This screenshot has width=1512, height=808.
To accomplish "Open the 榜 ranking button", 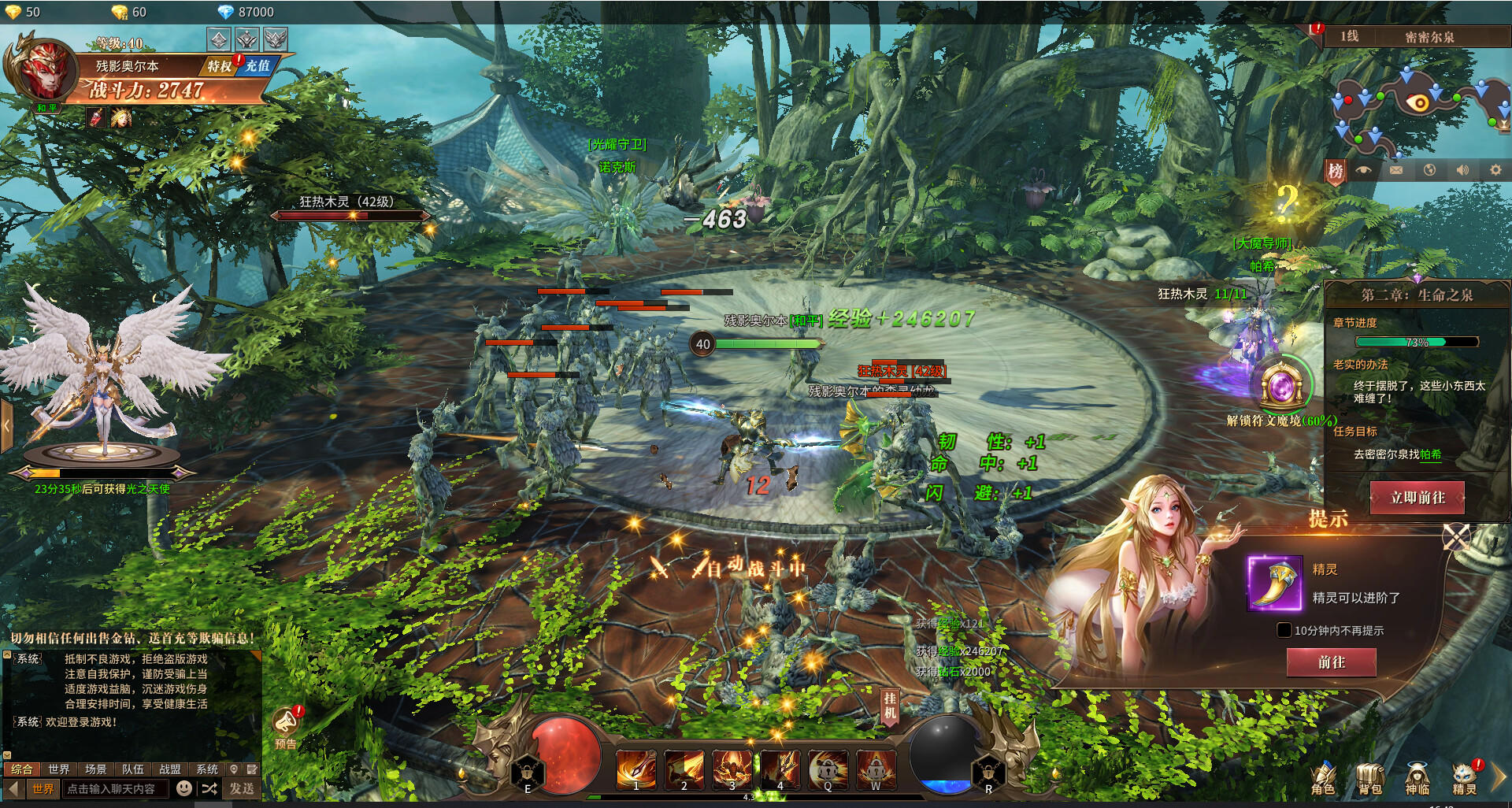I will (x=1336, y=171).
